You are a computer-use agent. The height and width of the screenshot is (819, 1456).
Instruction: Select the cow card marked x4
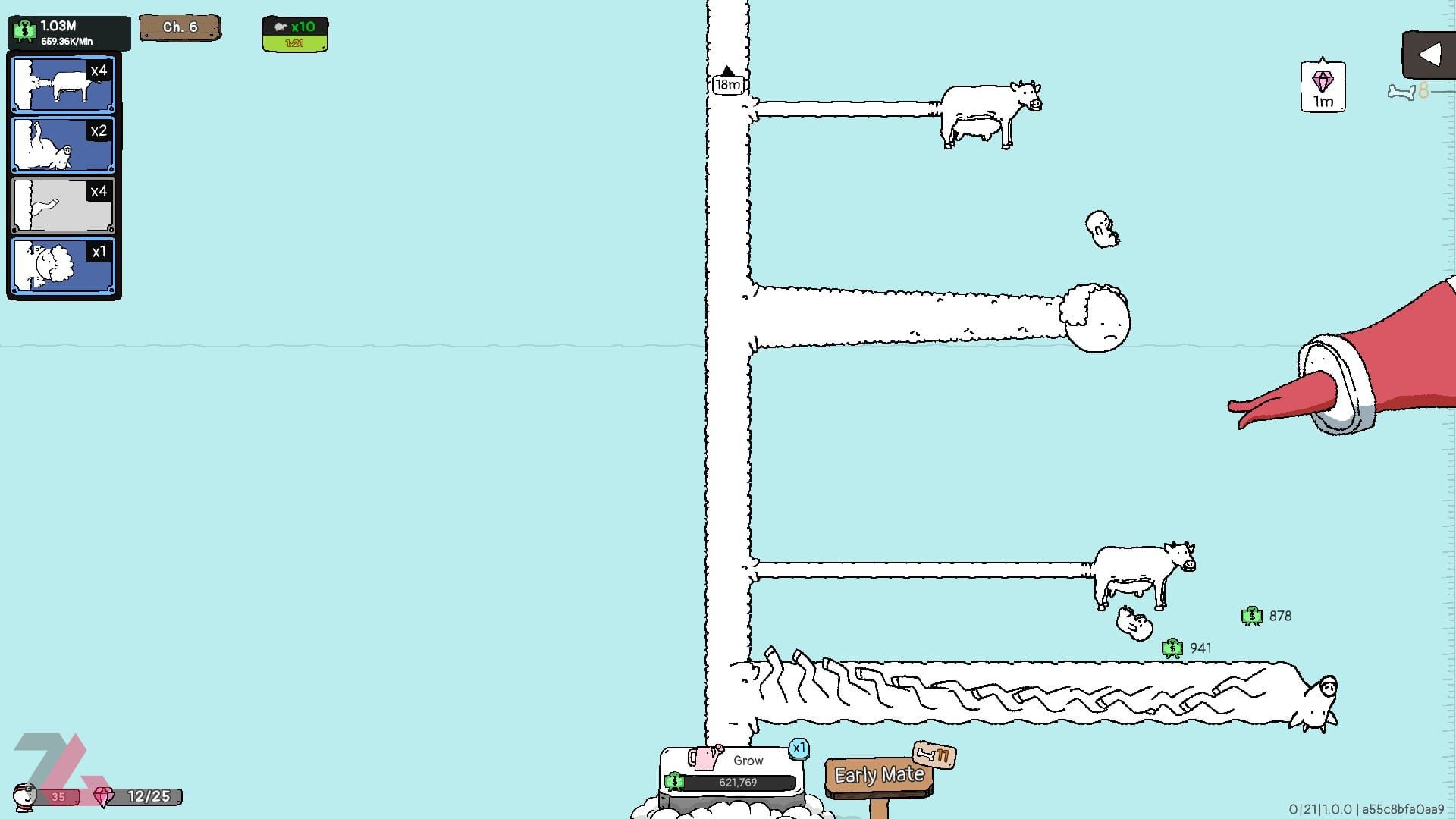[x=63, y=83]
